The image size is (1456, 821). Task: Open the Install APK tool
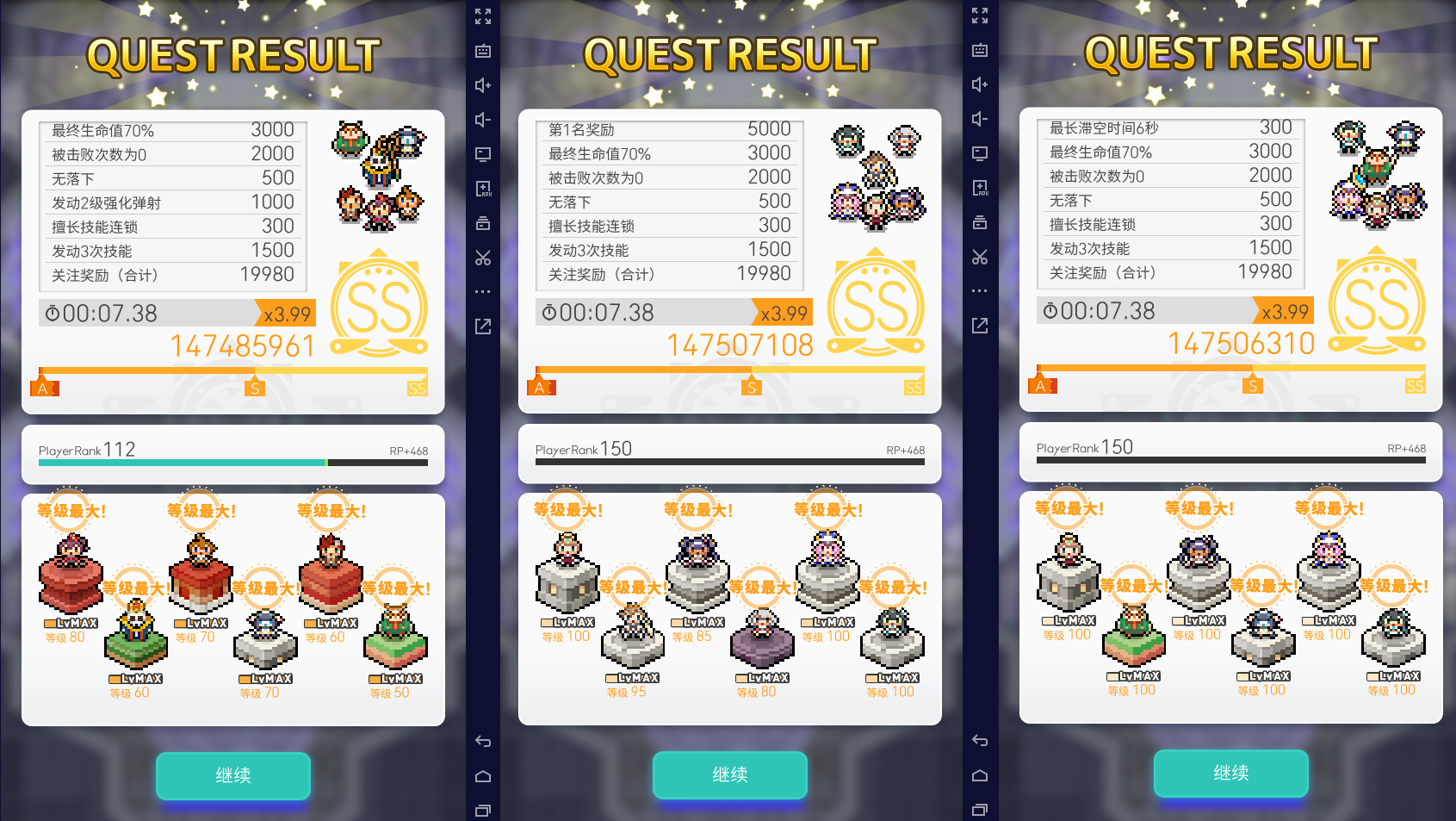pyautogui.click(x=482, y=187)
